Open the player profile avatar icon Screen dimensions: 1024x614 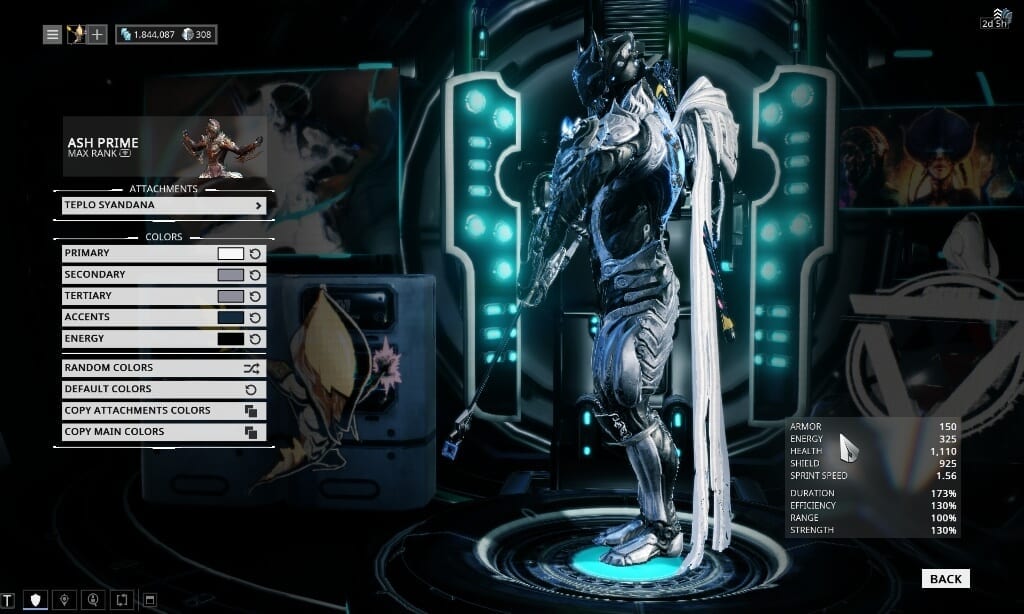tap(75, 35)
